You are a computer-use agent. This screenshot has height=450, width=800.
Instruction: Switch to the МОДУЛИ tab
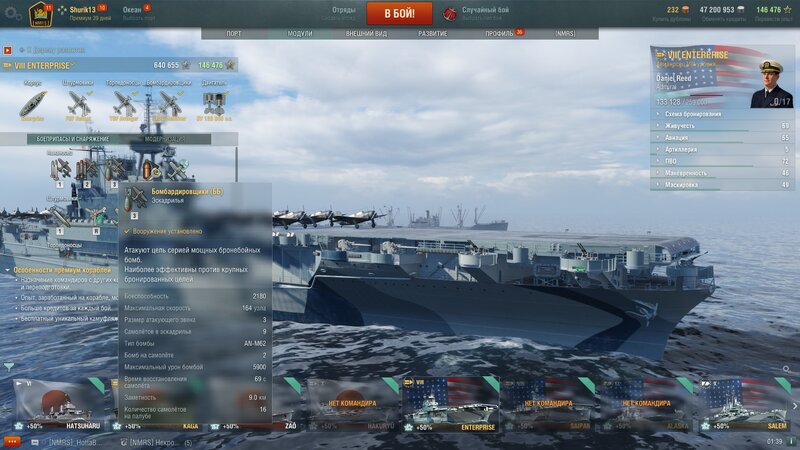coord(299,33)
